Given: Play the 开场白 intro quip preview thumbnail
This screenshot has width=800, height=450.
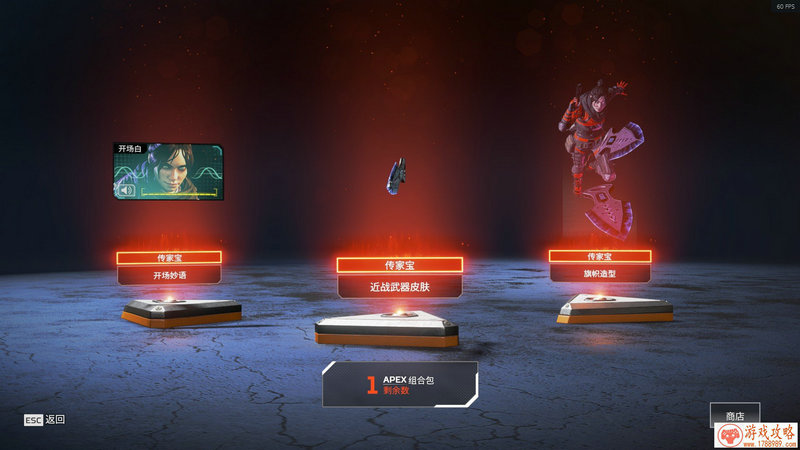Looking at the screenshot, I should (168, 172).
